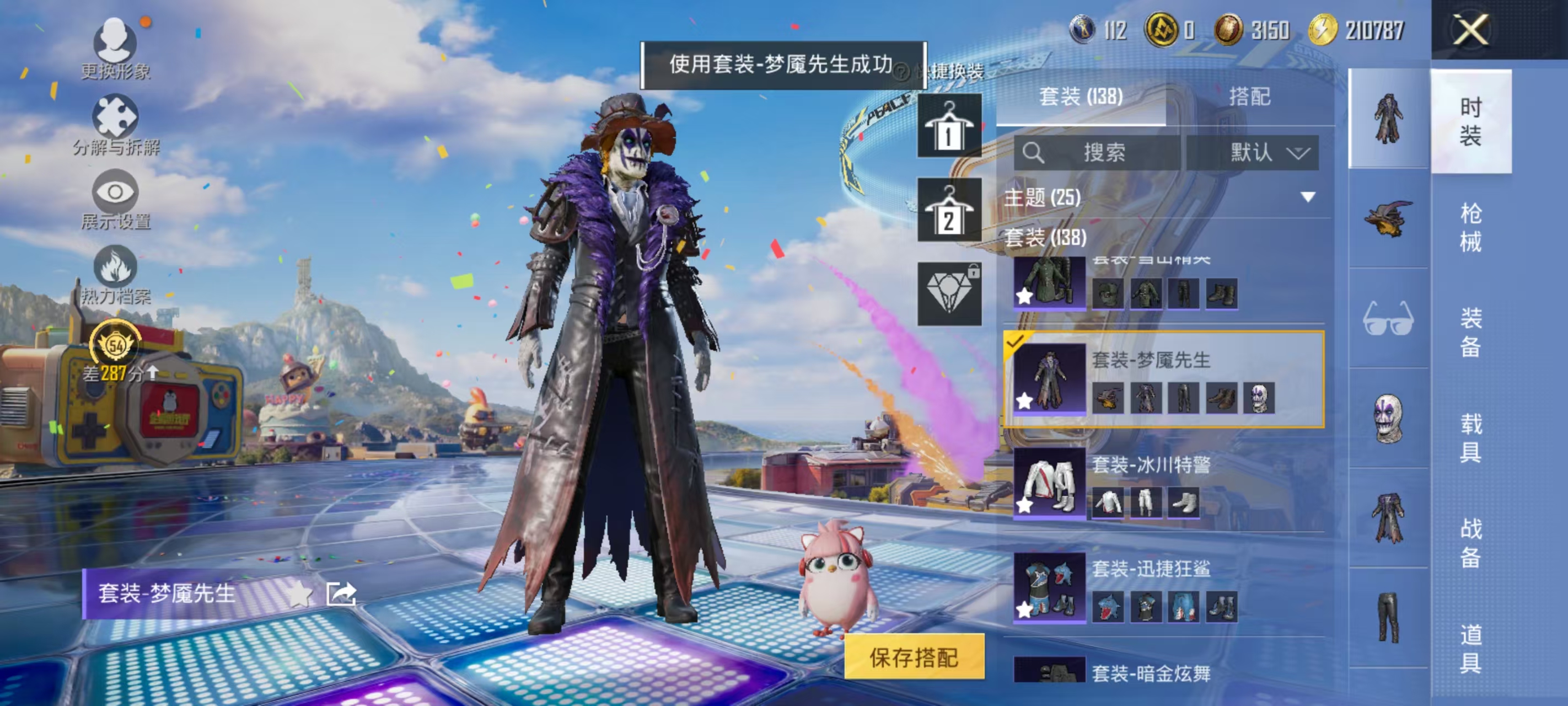
Task: Open the 默认 sorting dropdown
Action: tap(1263, 153)
